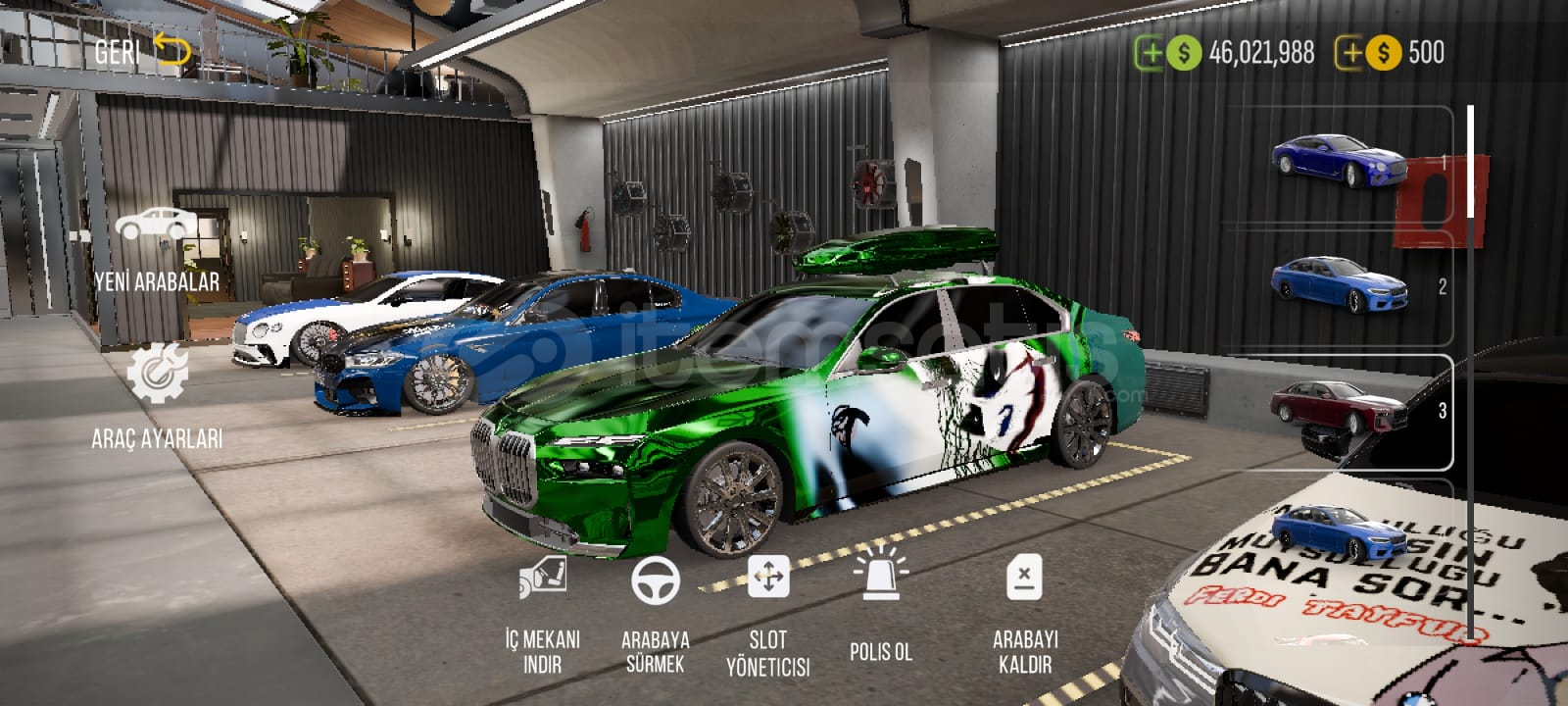Select the blue sedan in slot 2
Image resolution: width=1568 pixels, height=706 pixels.
click(1338, 284)
